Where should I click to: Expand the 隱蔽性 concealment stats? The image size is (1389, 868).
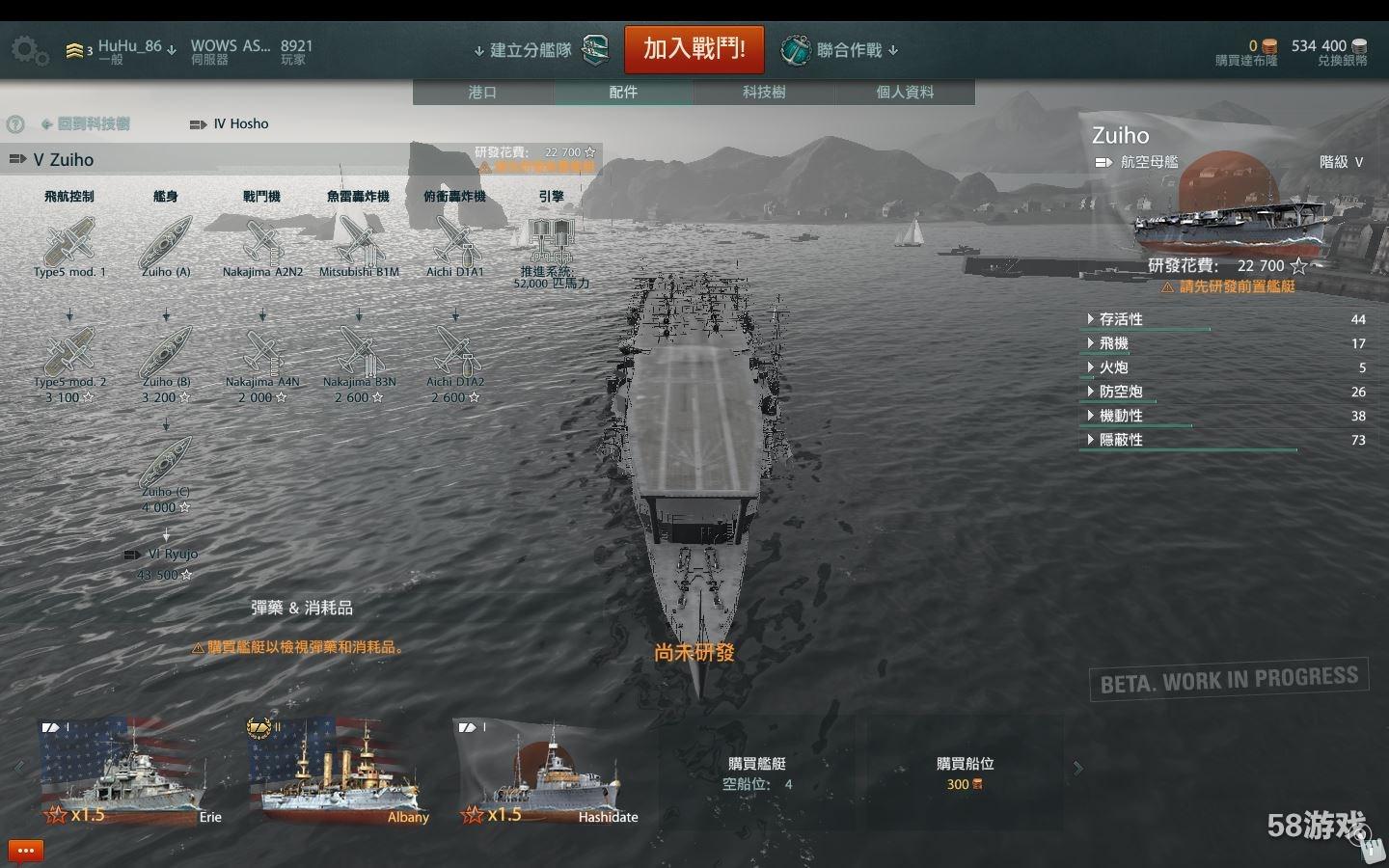tap(1121, 440)
